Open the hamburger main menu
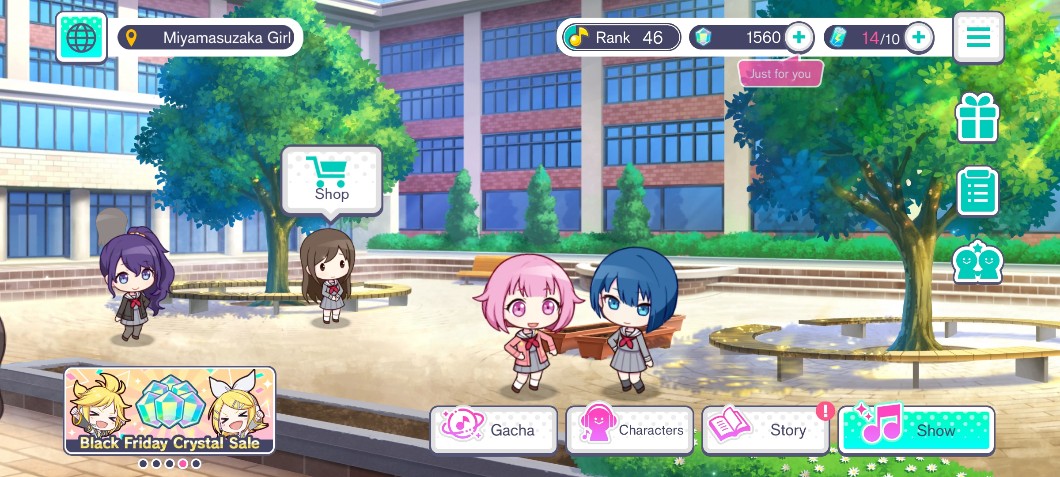This screenshot has height=477, width=1060. [978, 38]
